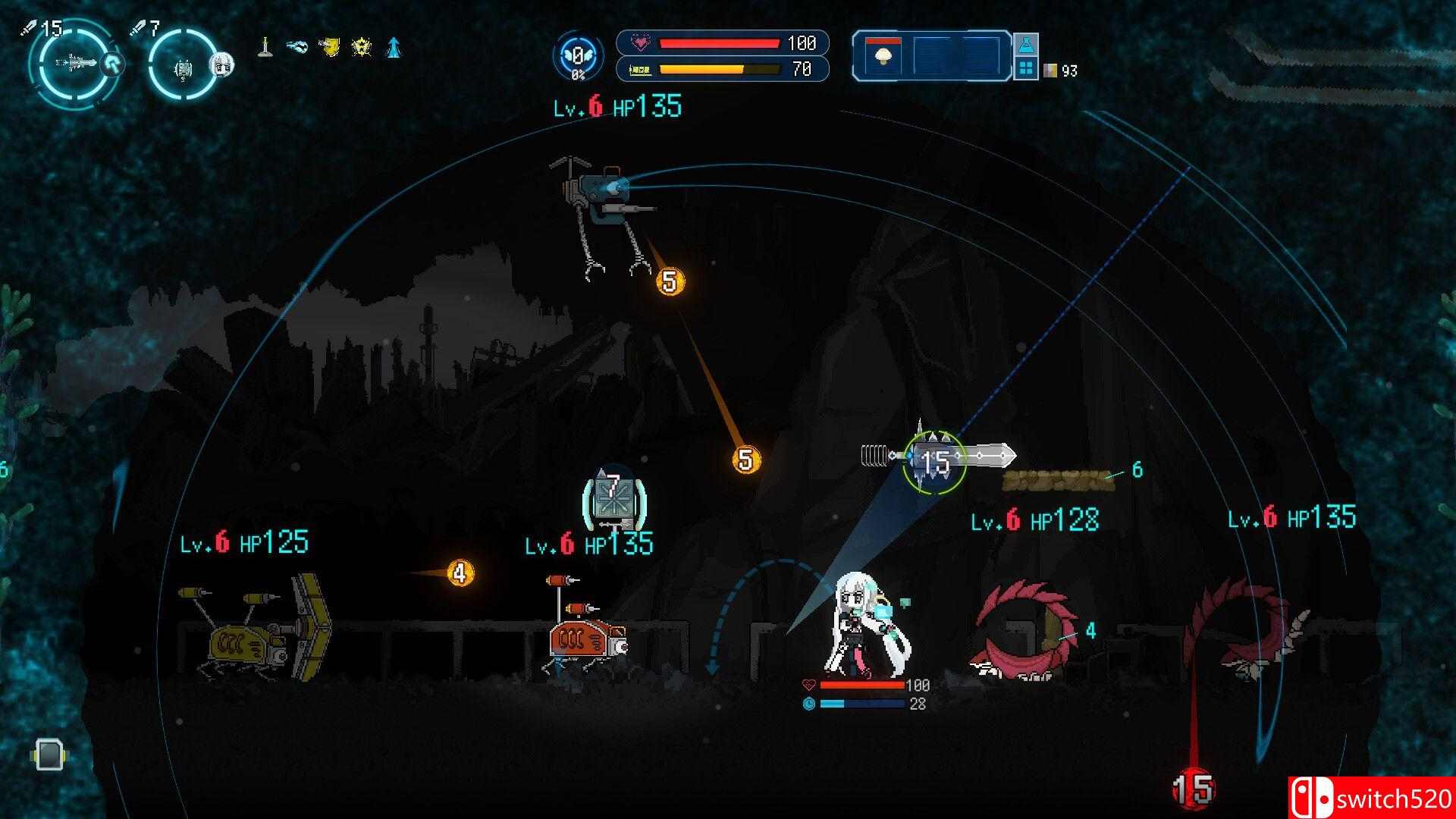The width and height of the screenshot is (1456, 819).
Task: Open the potion flask tab
Action: pyautogui.click(x=1026, y=44)
